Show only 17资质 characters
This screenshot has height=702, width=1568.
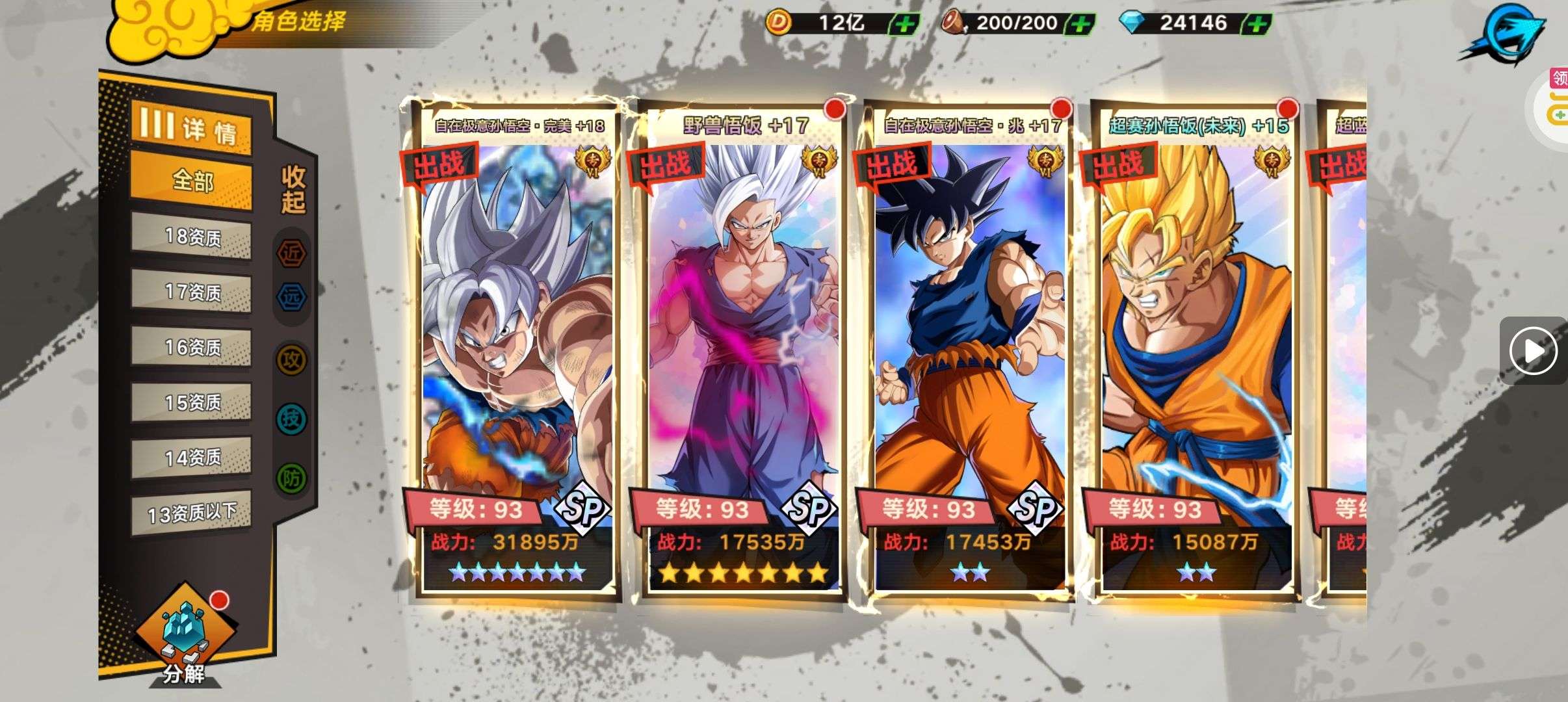(192, 292)
